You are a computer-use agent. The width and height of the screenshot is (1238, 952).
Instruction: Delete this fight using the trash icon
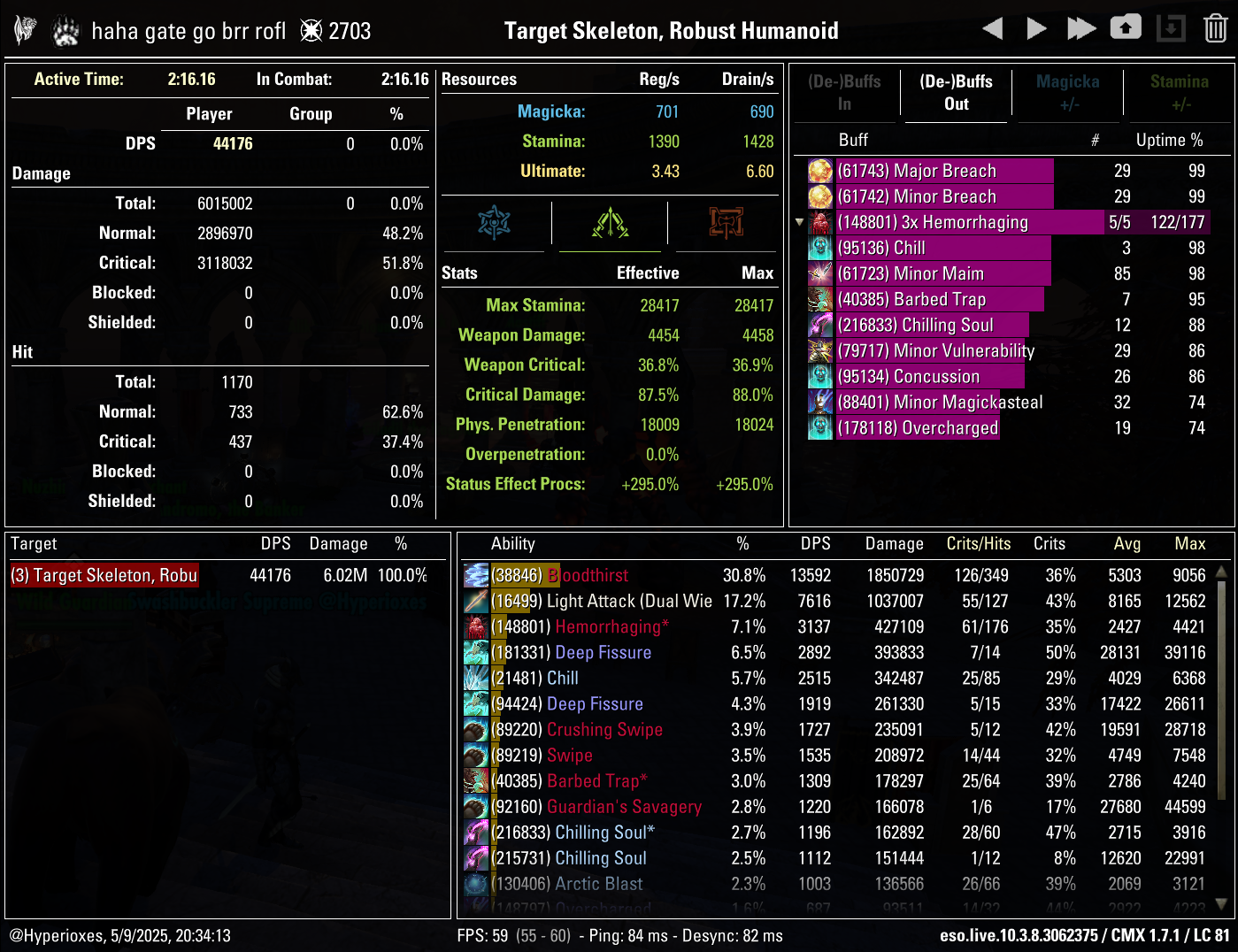(x=1216, y=27)
